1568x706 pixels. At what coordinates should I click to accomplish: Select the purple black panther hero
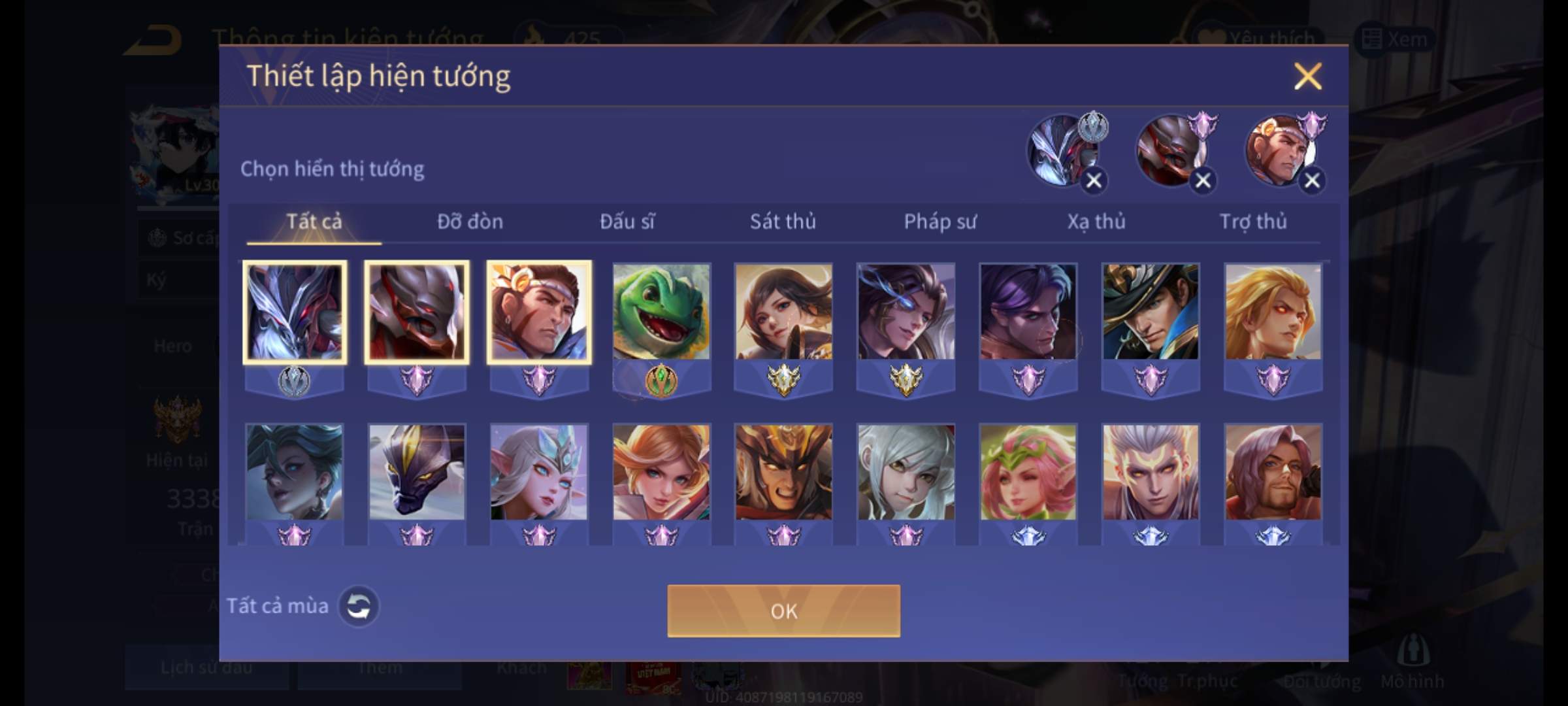click(417, 472)
